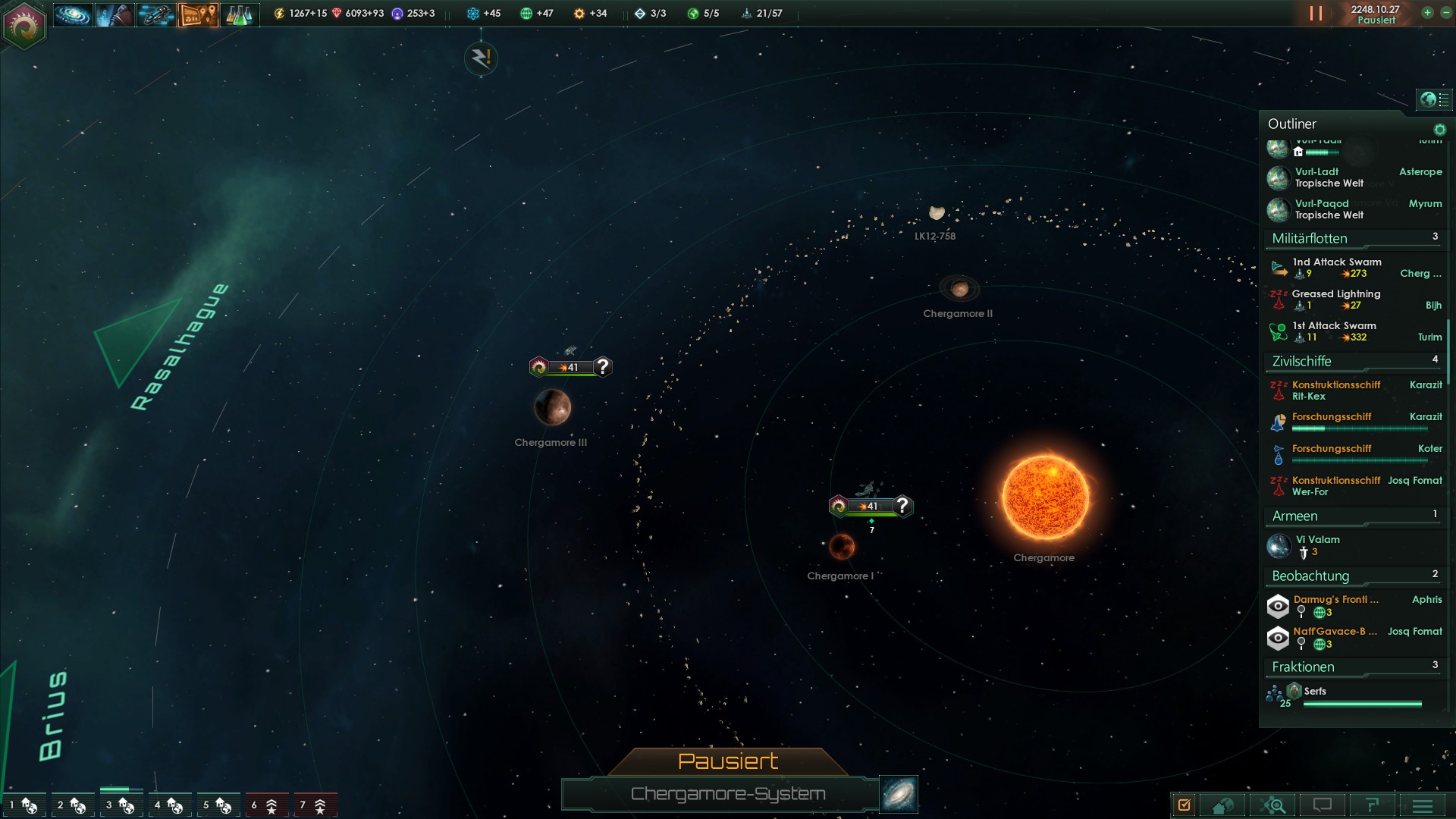The height and width of the screenshot is (819, 1456).
Task: Increase game speed with the plus button
Action: pos(1427,13)
